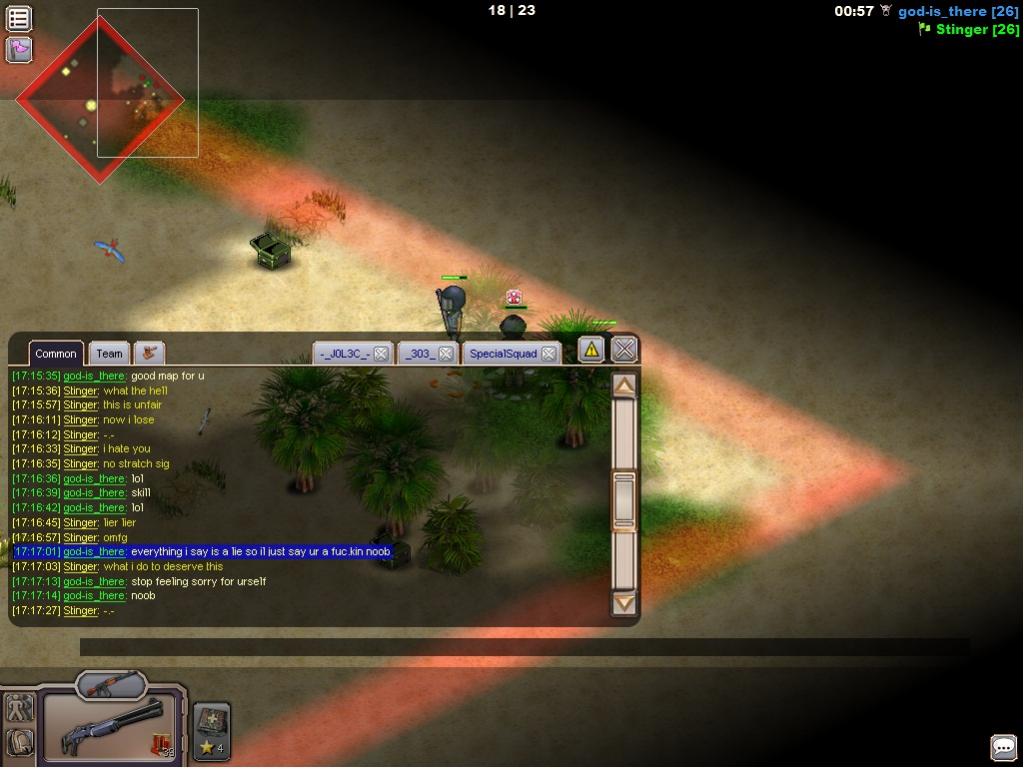The height and width of the screenshot is (769, 1024).
Task: Toggle the soldier stance icon
Action: click(20, 708)
